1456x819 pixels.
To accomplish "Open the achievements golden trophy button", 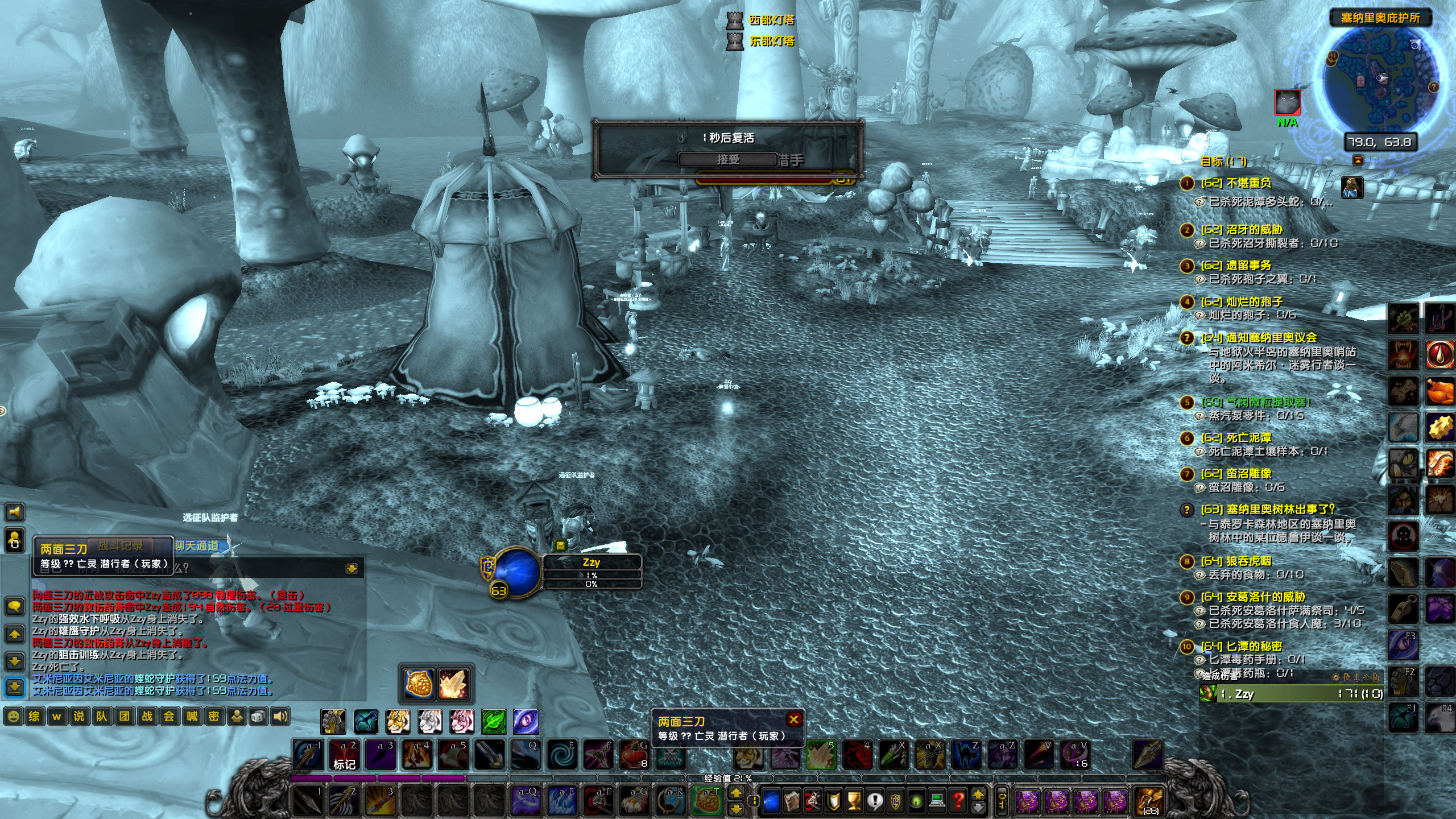I will click(854, 801).
